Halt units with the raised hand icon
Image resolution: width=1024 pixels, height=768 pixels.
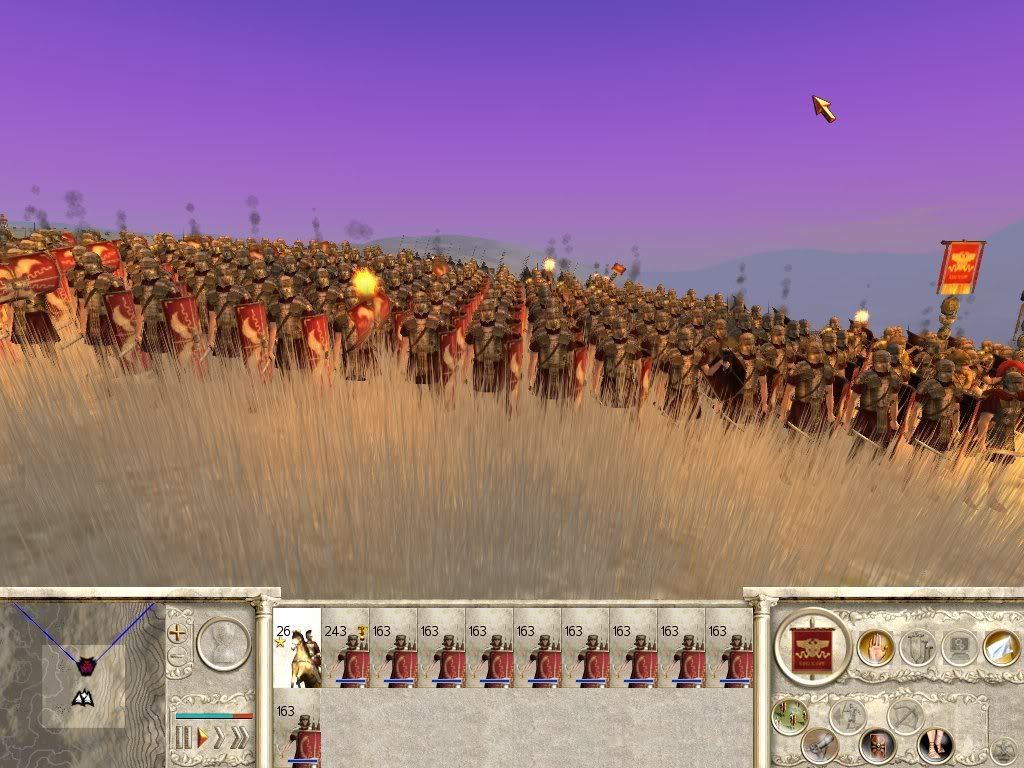875,647
